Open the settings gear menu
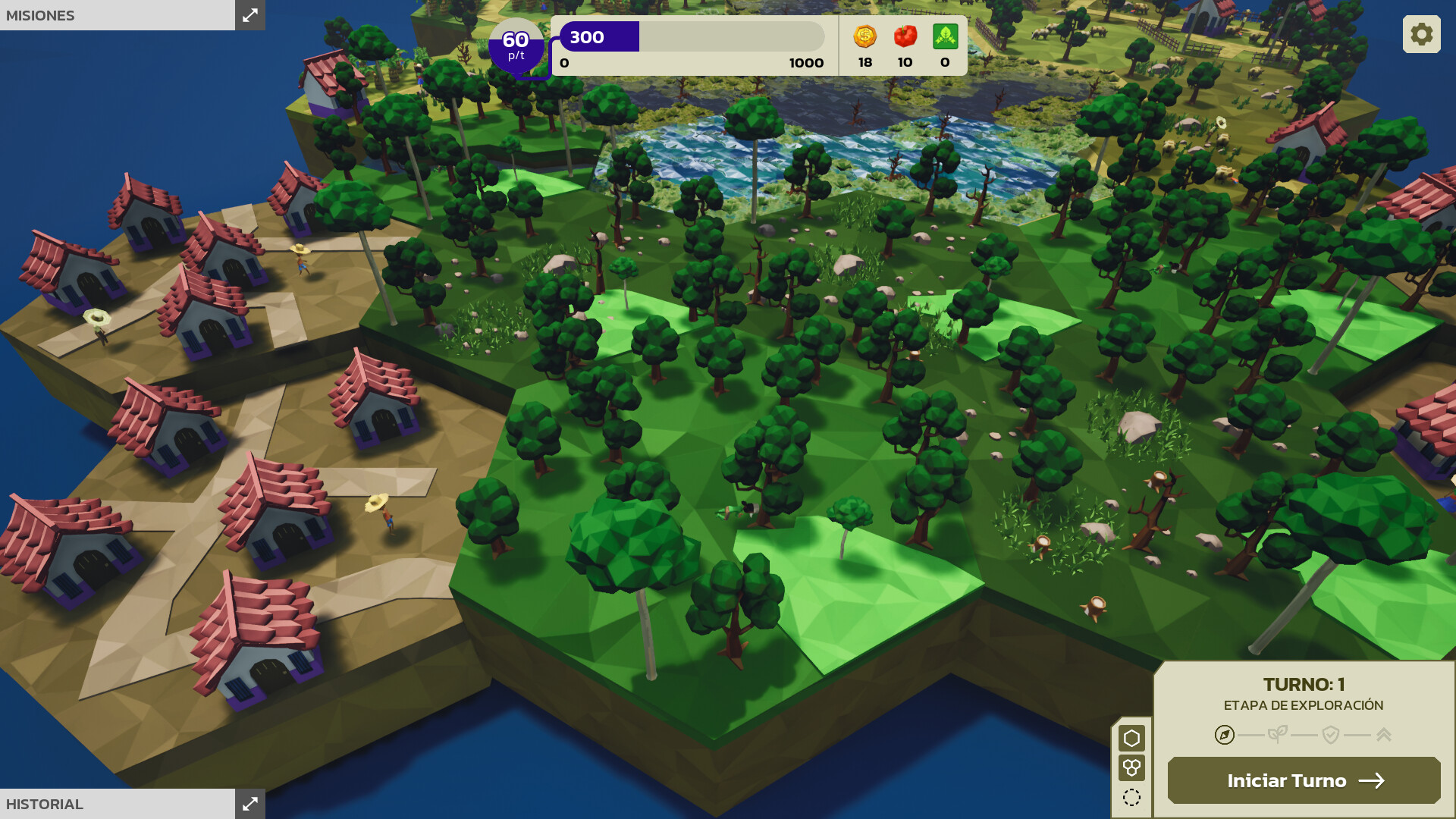 click(1421, 33)
